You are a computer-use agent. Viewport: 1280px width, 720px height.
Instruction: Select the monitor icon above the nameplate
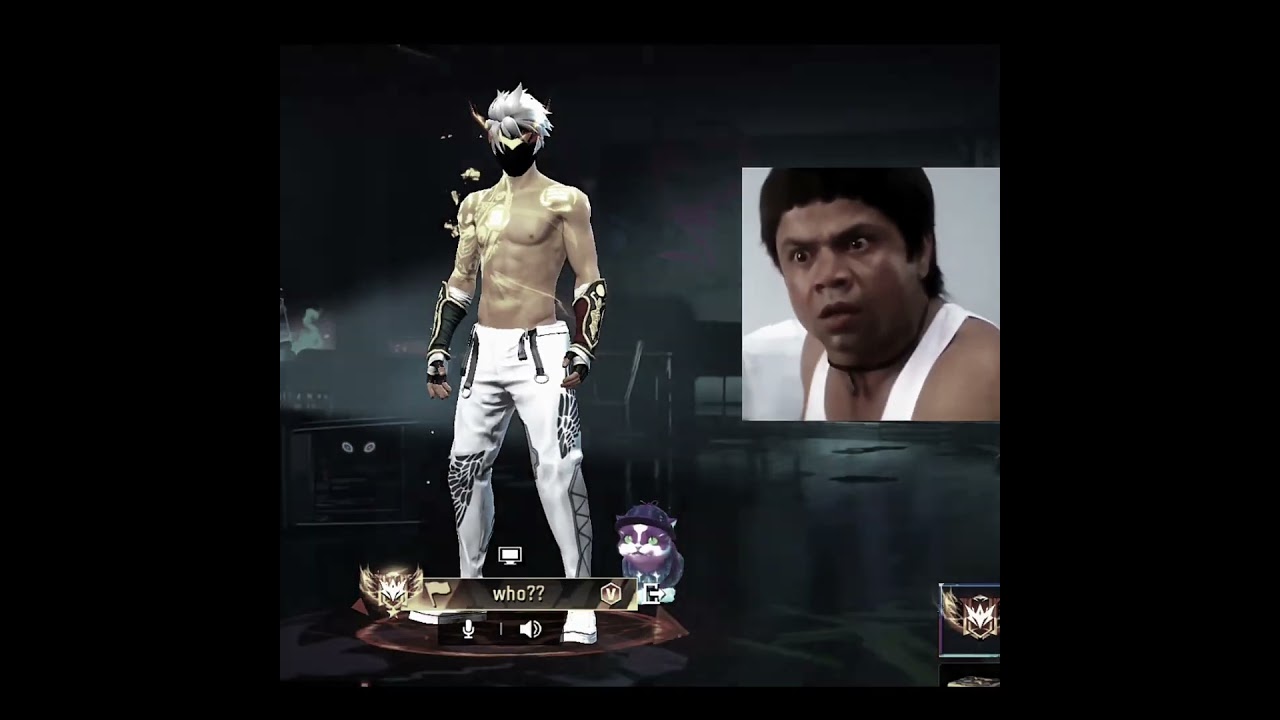click(510, 555)
